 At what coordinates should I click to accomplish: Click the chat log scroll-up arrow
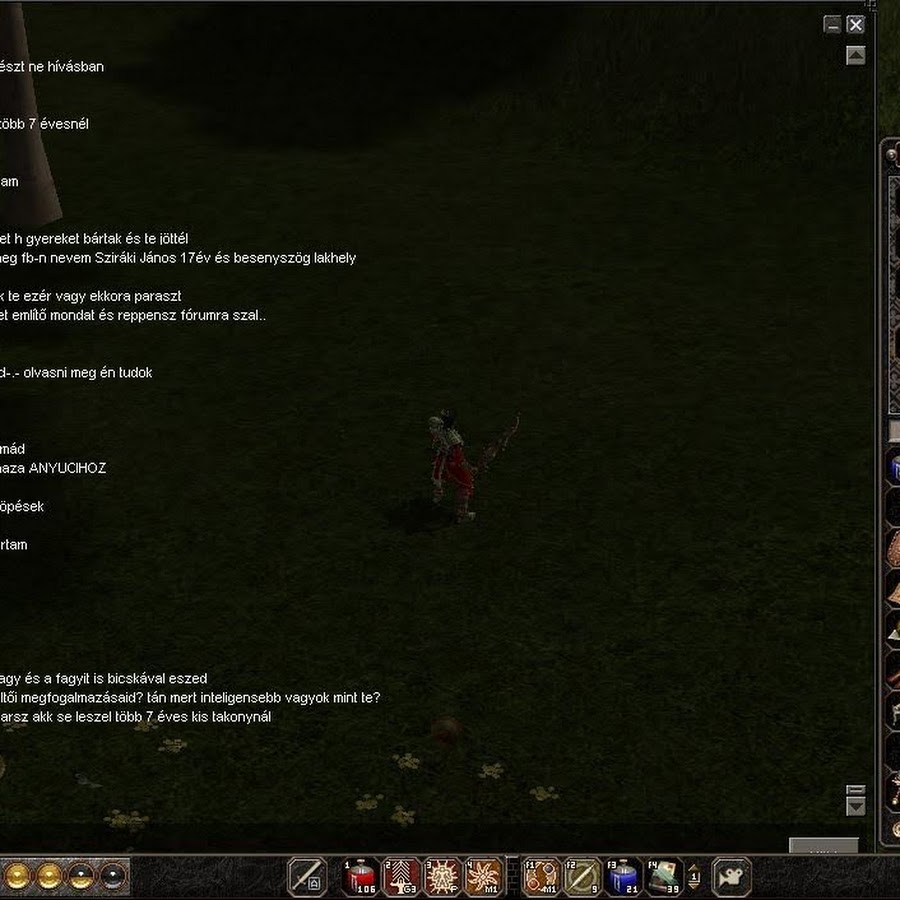click(x=855, y=56)
